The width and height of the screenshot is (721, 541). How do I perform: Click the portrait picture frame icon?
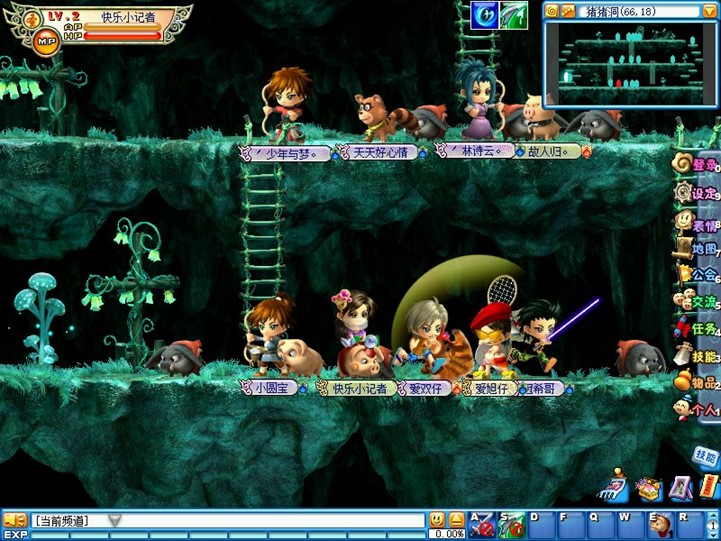coord(681,488)
